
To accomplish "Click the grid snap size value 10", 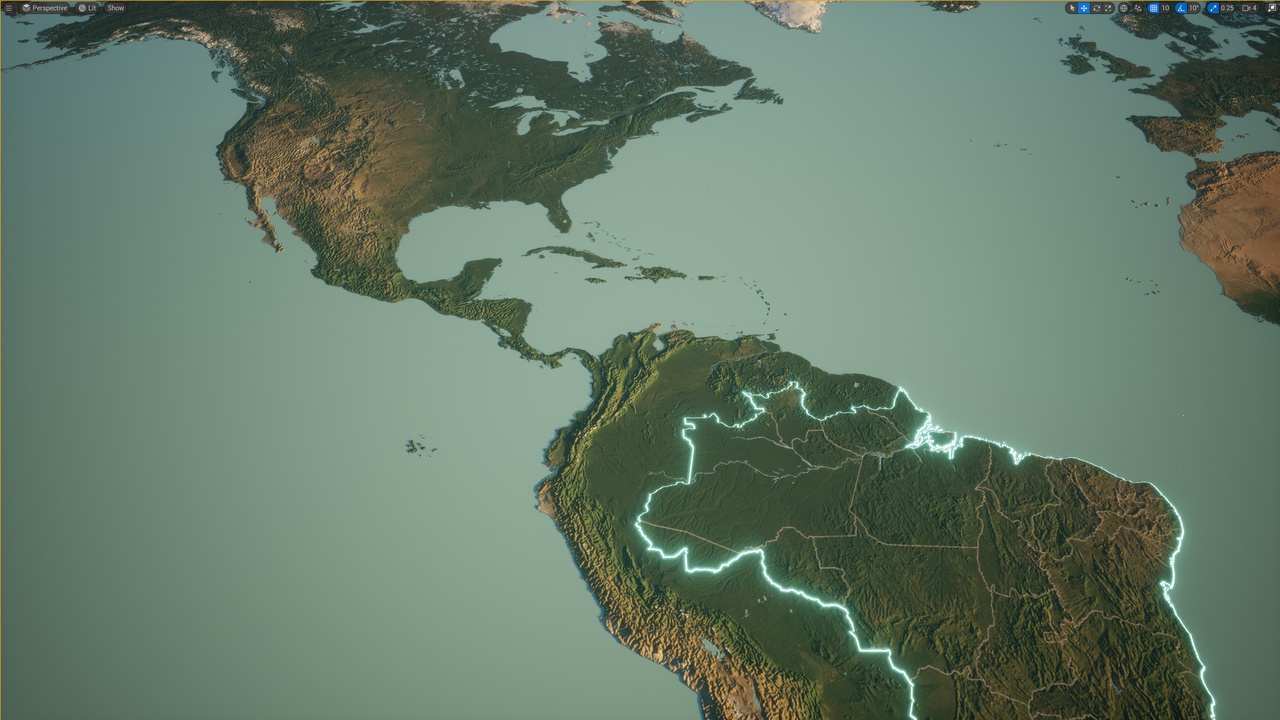I will click(1166, 7).
